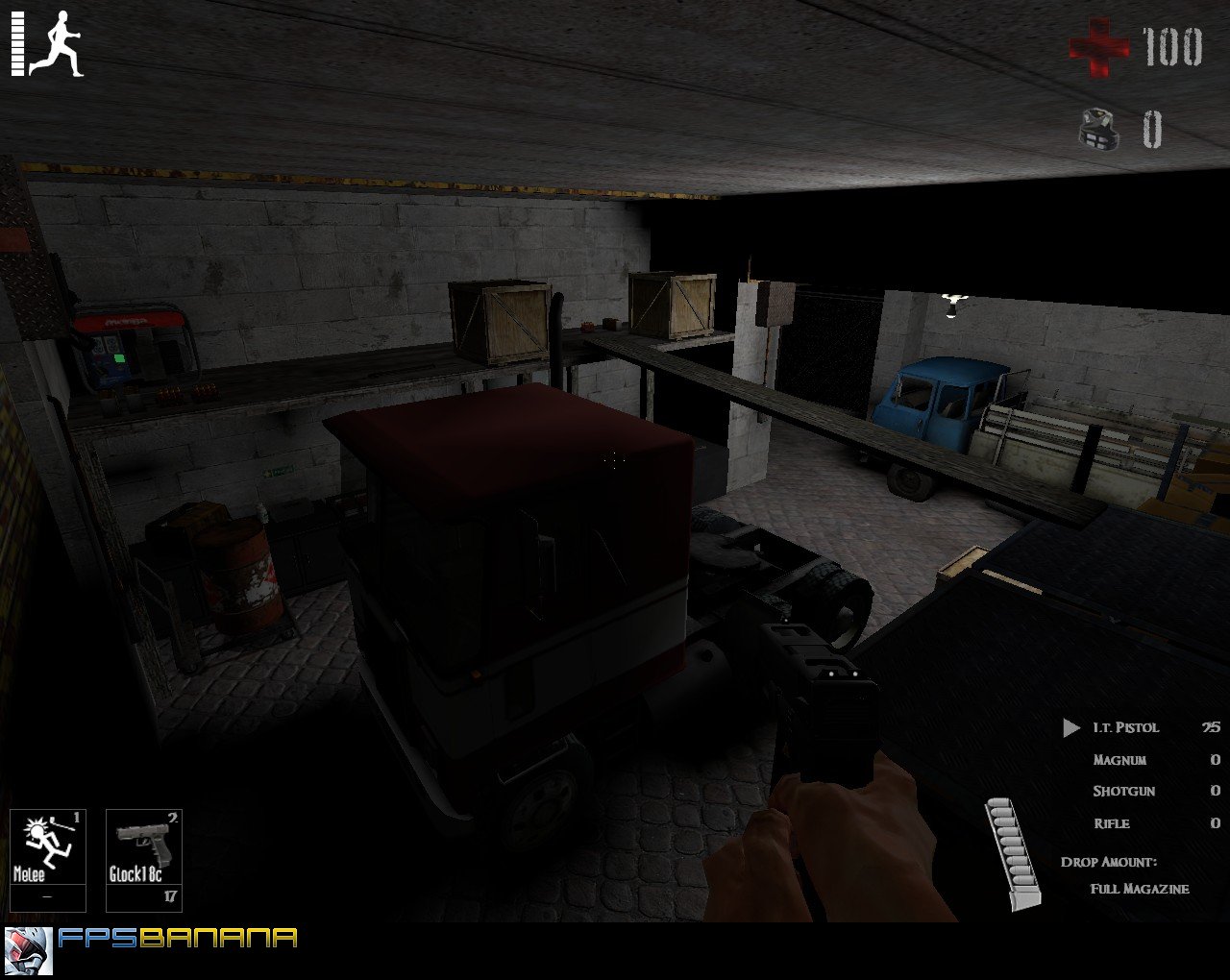Select the Magnum ammo entry
Viewport: 1230px width, 980px height.
click(x=1119, y=760)
